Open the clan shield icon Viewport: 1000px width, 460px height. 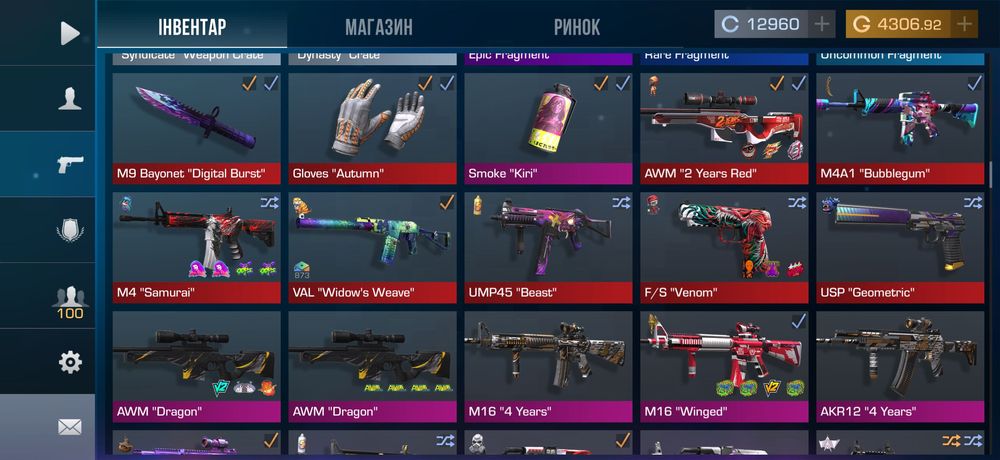coord(69,230)
